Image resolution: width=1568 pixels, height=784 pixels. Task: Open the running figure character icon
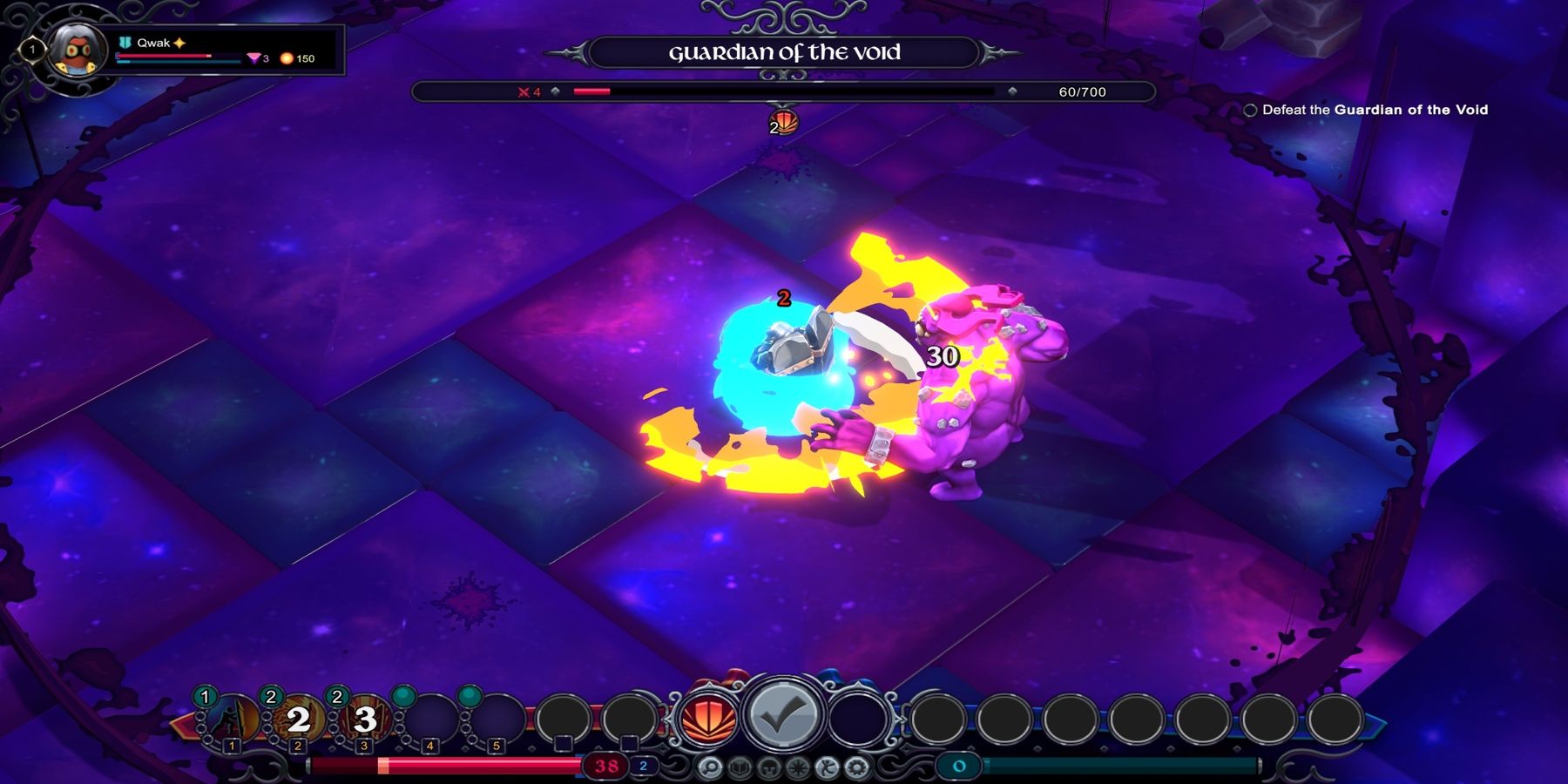coord(828,767)
